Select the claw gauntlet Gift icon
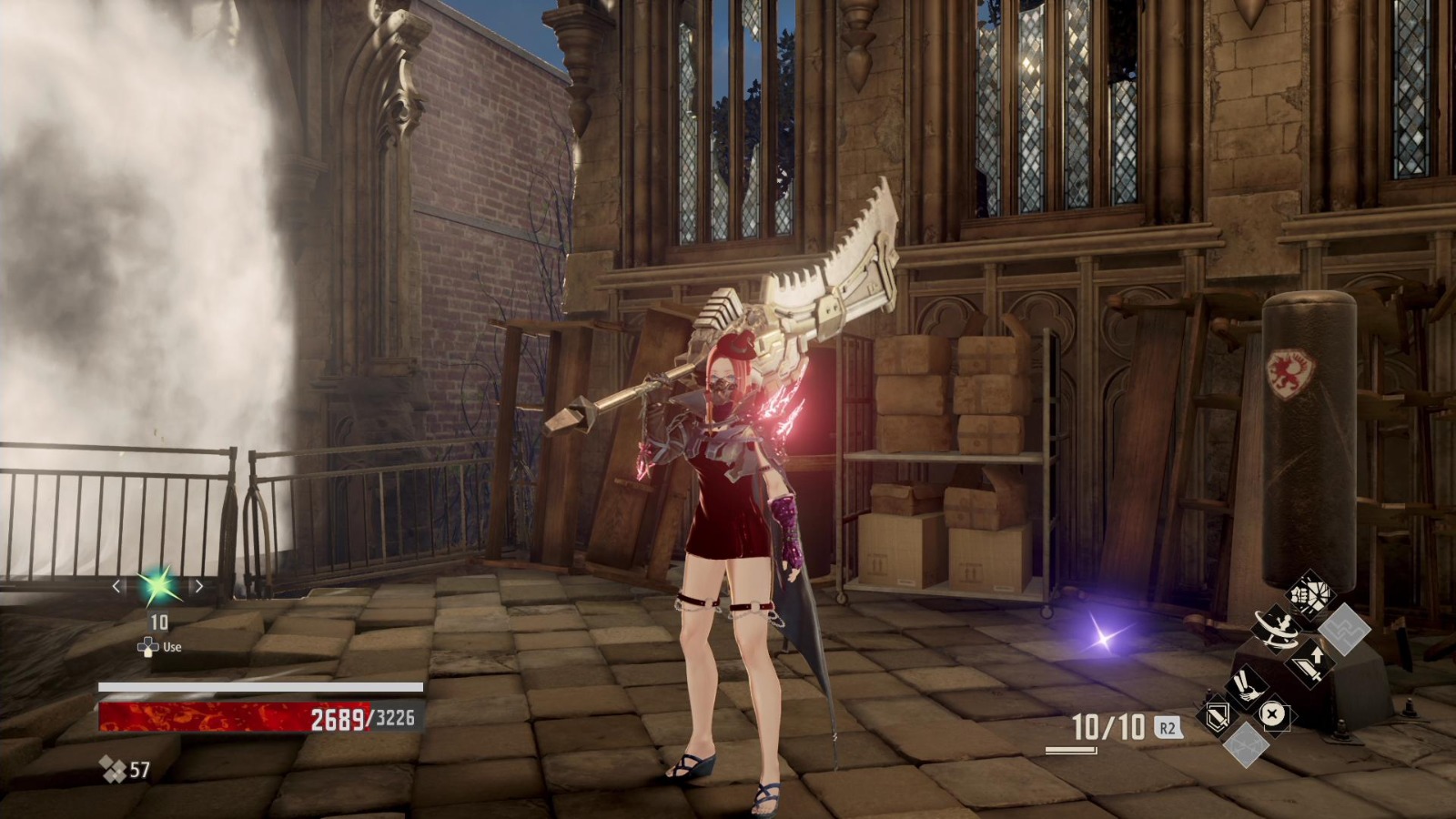 coord(1247,689)
